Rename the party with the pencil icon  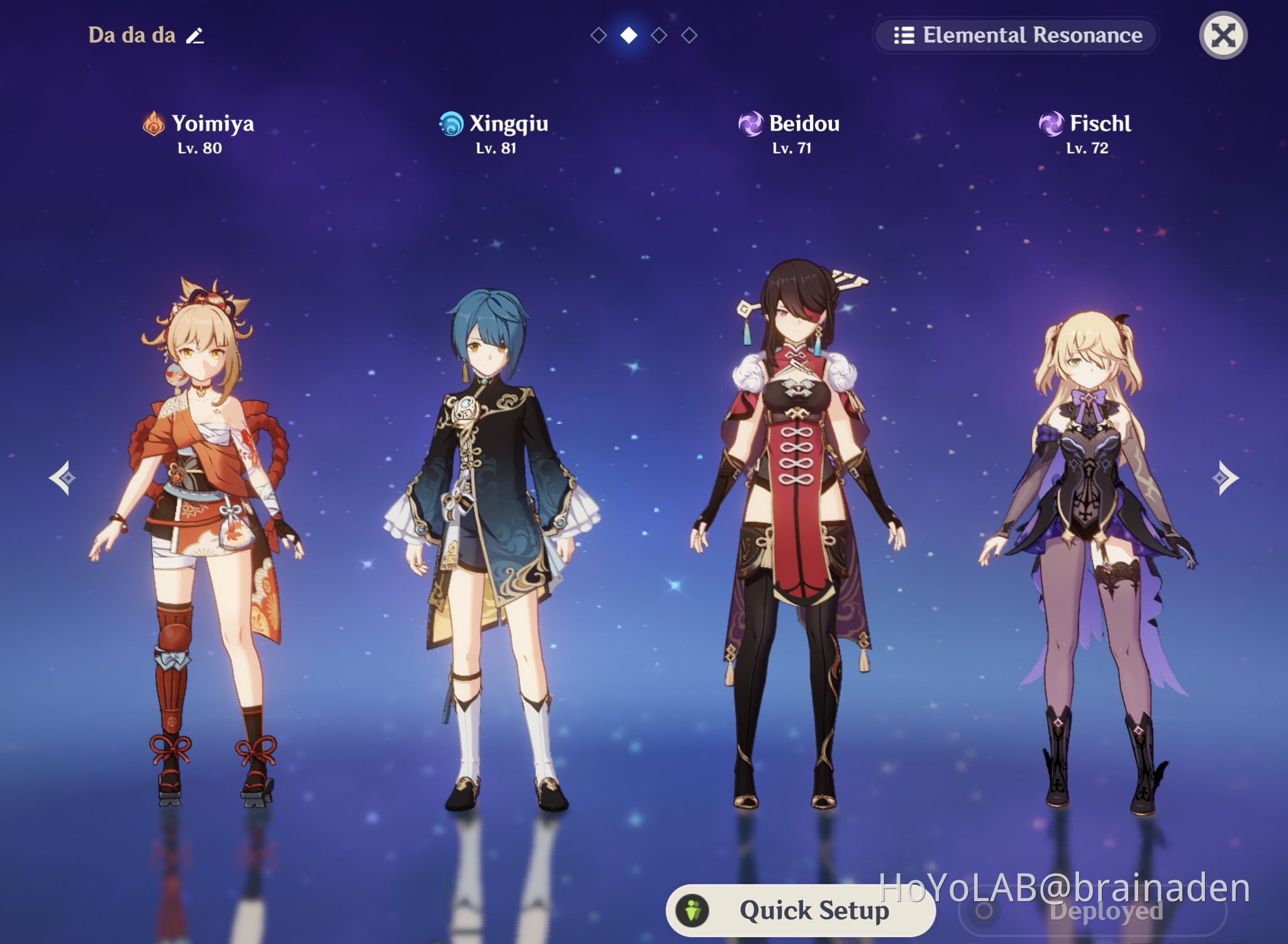(x=195, y=36)
